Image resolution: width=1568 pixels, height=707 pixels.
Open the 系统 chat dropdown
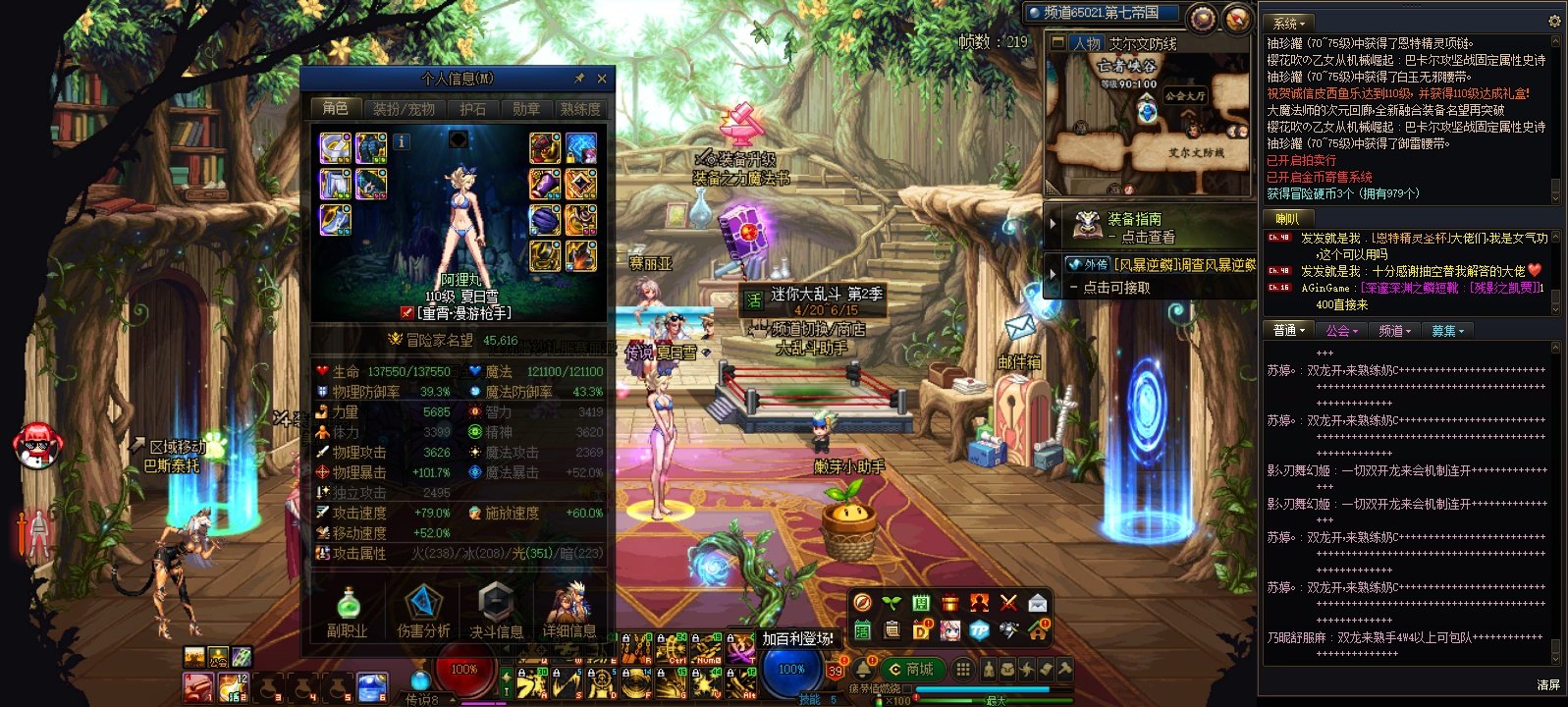tap(1289, 23)
